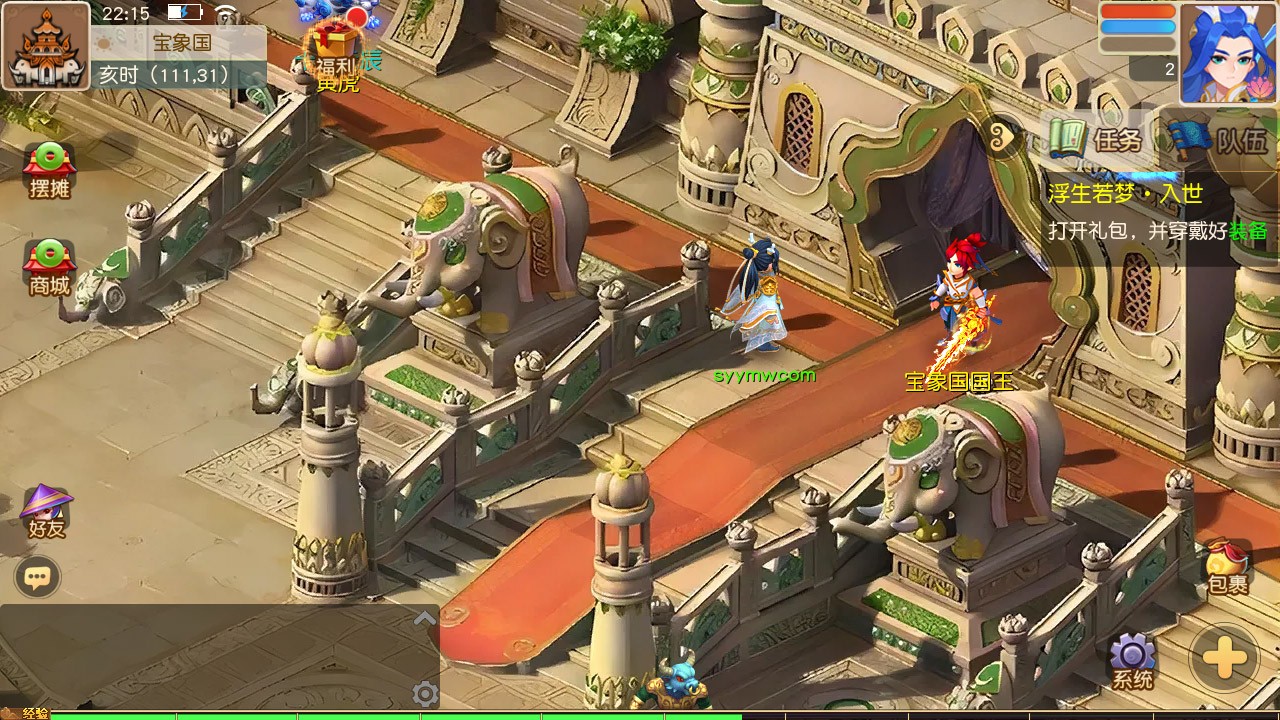1280x720 pixels.
Task: Open chat settings gear
Action: (x=425, y=693)
